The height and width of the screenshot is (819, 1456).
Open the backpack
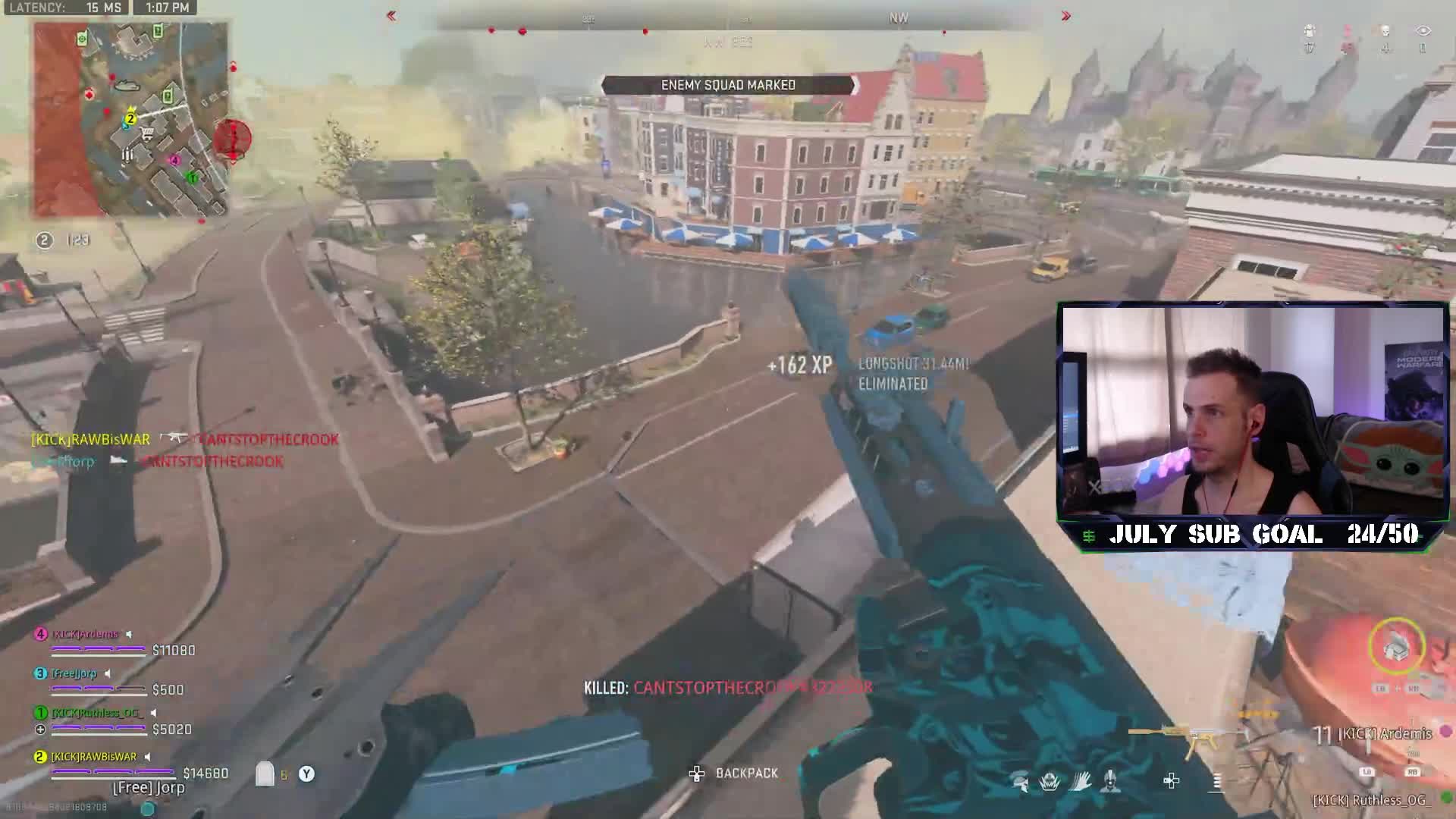click(x=734, y=773)
